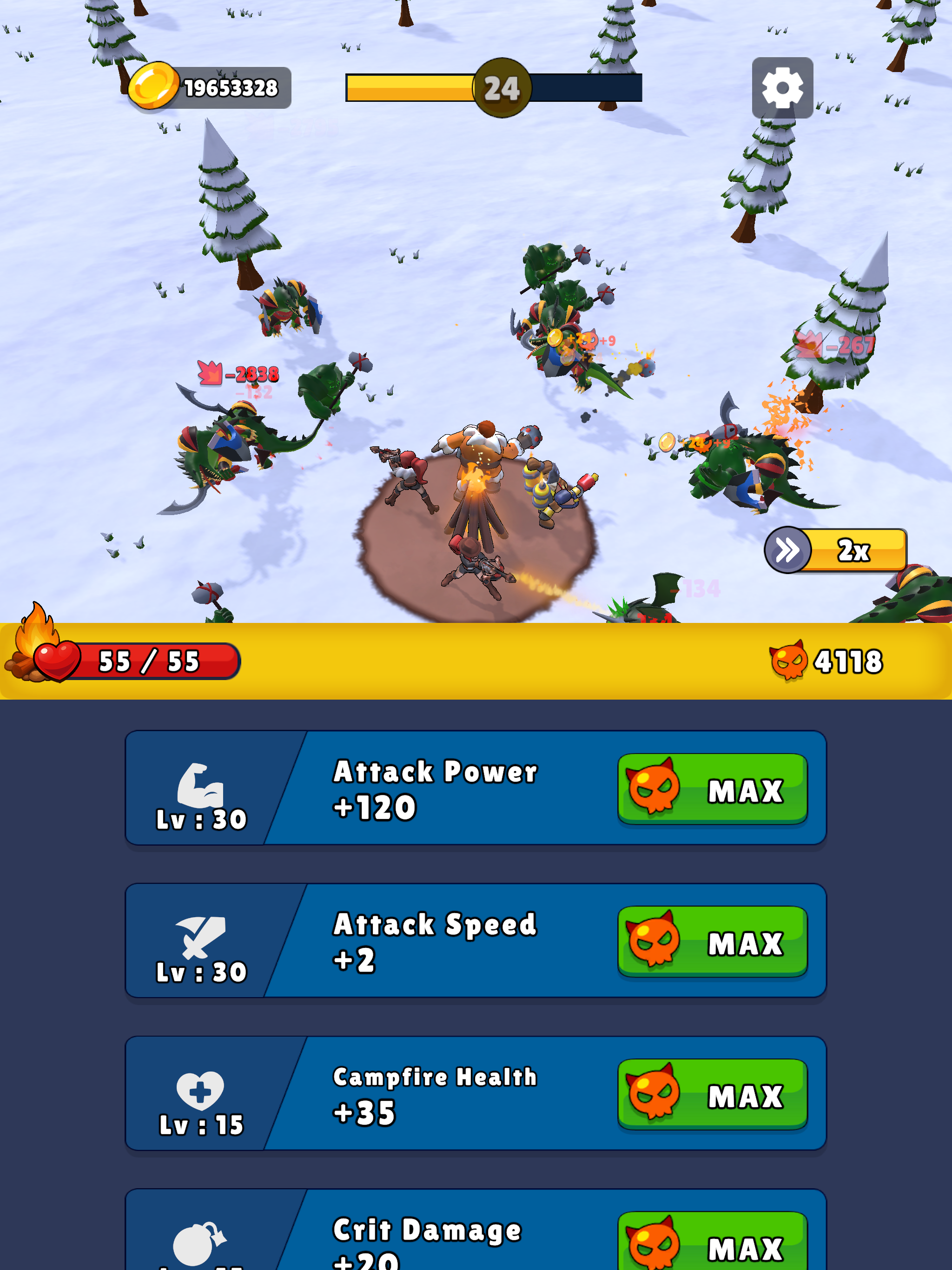This screenshot has width=952, height=1270.
Task: Click the level 24 badge on the progress bar
Action: pyautogui.click(x=500, y=87)
